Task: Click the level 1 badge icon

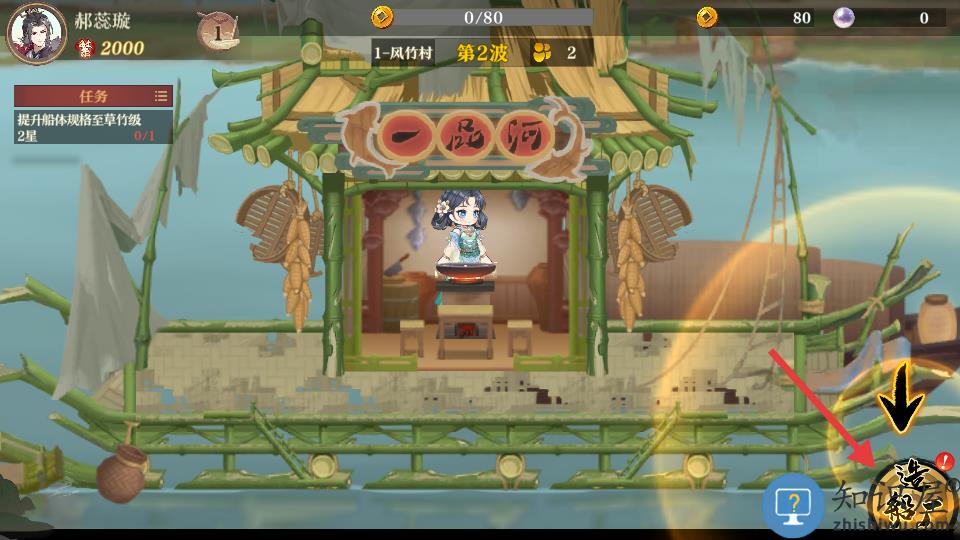Action: [x=217, y=32]
